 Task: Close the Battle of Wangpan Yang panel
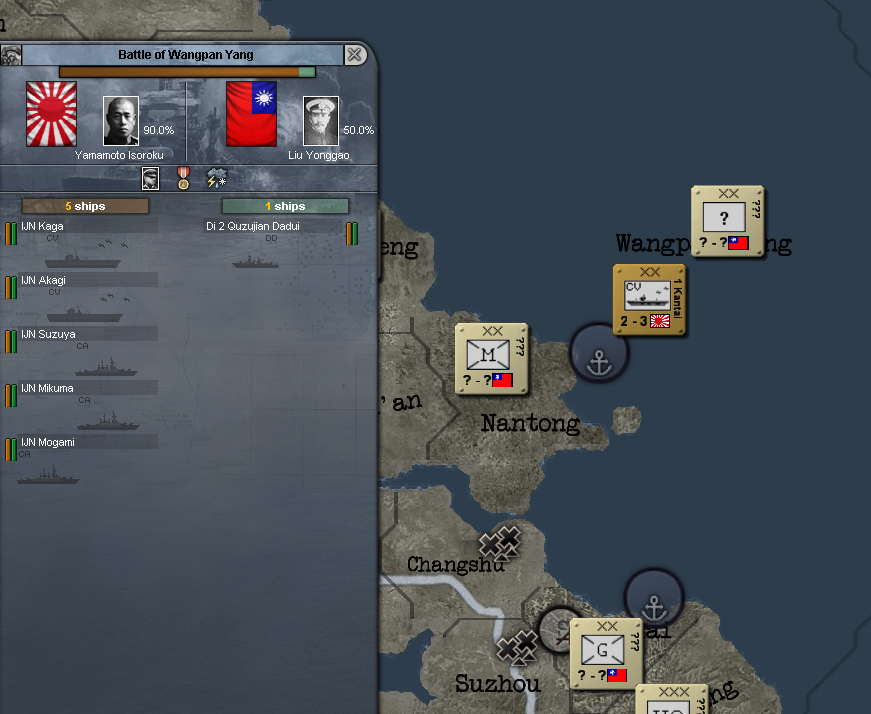click(x=354, y=55)
